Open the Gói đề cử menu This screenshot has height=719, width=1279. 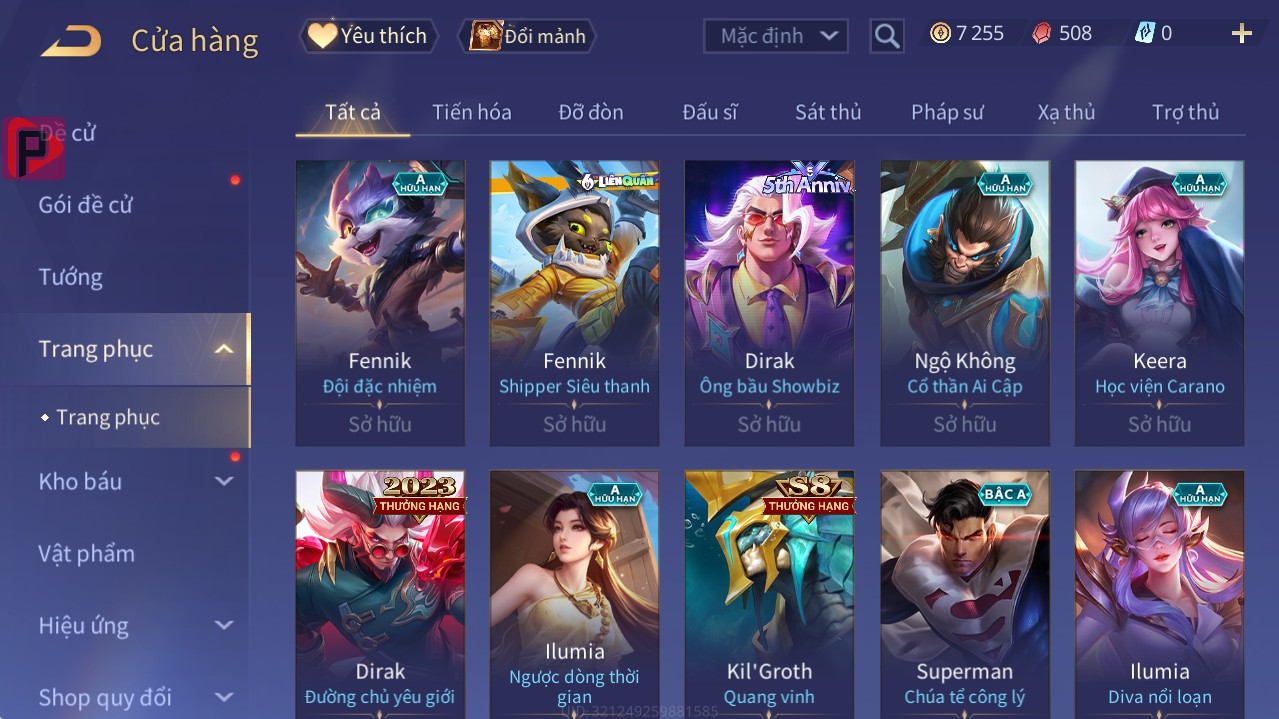click(x=86, y=205)
